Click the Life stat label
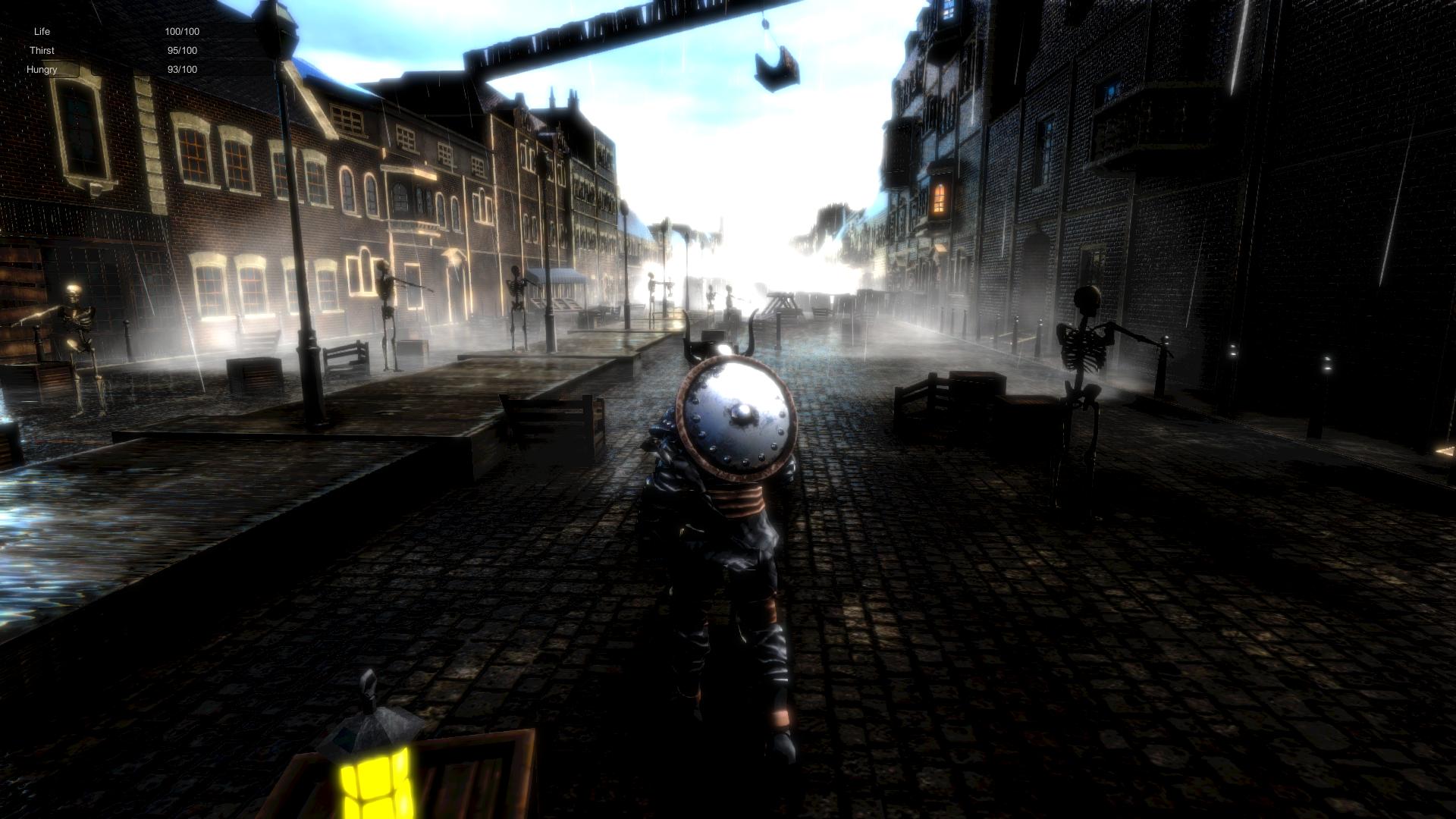The height and width of the screenshot is (819, 1456). 42,31
